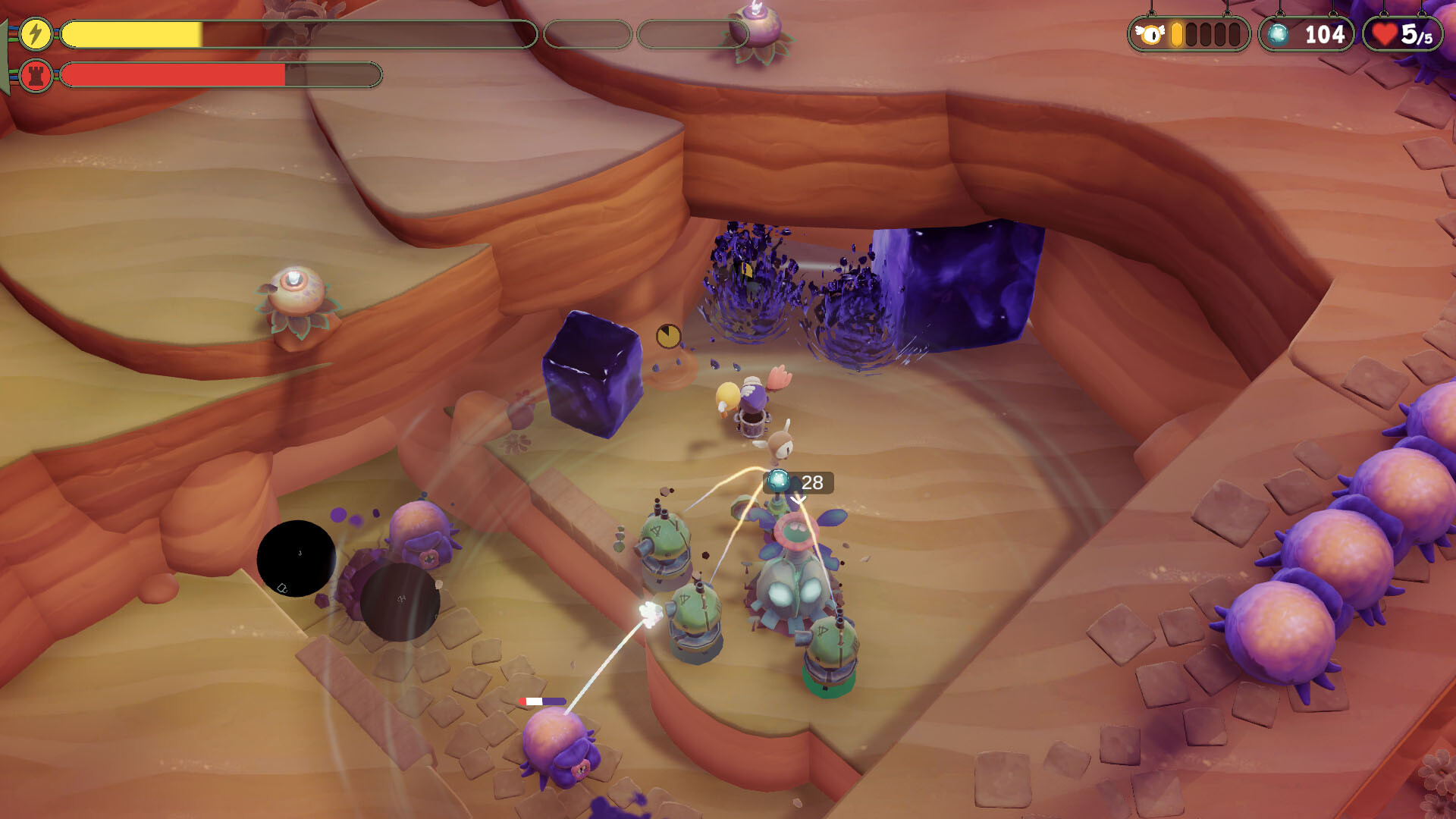The width and height of the screenshot is (1456, 819).
Task: Click the red heart lives icon
Action: pos(1385,35)
